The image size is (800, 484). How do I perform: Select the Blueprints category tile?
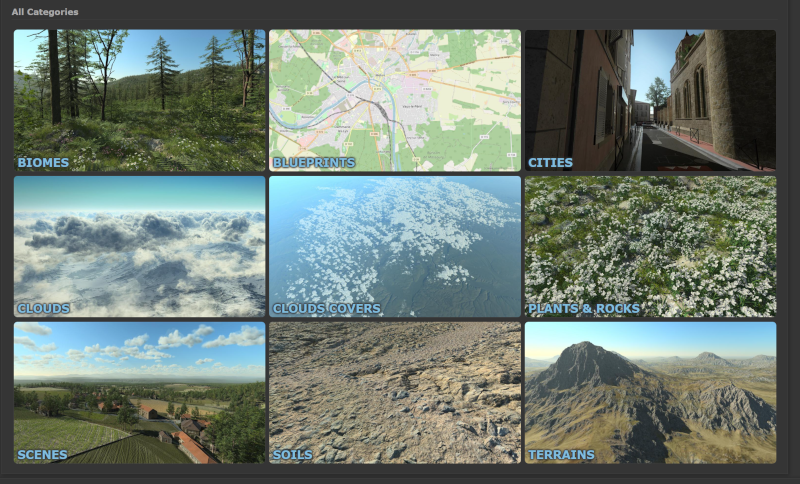coord(395,100)
